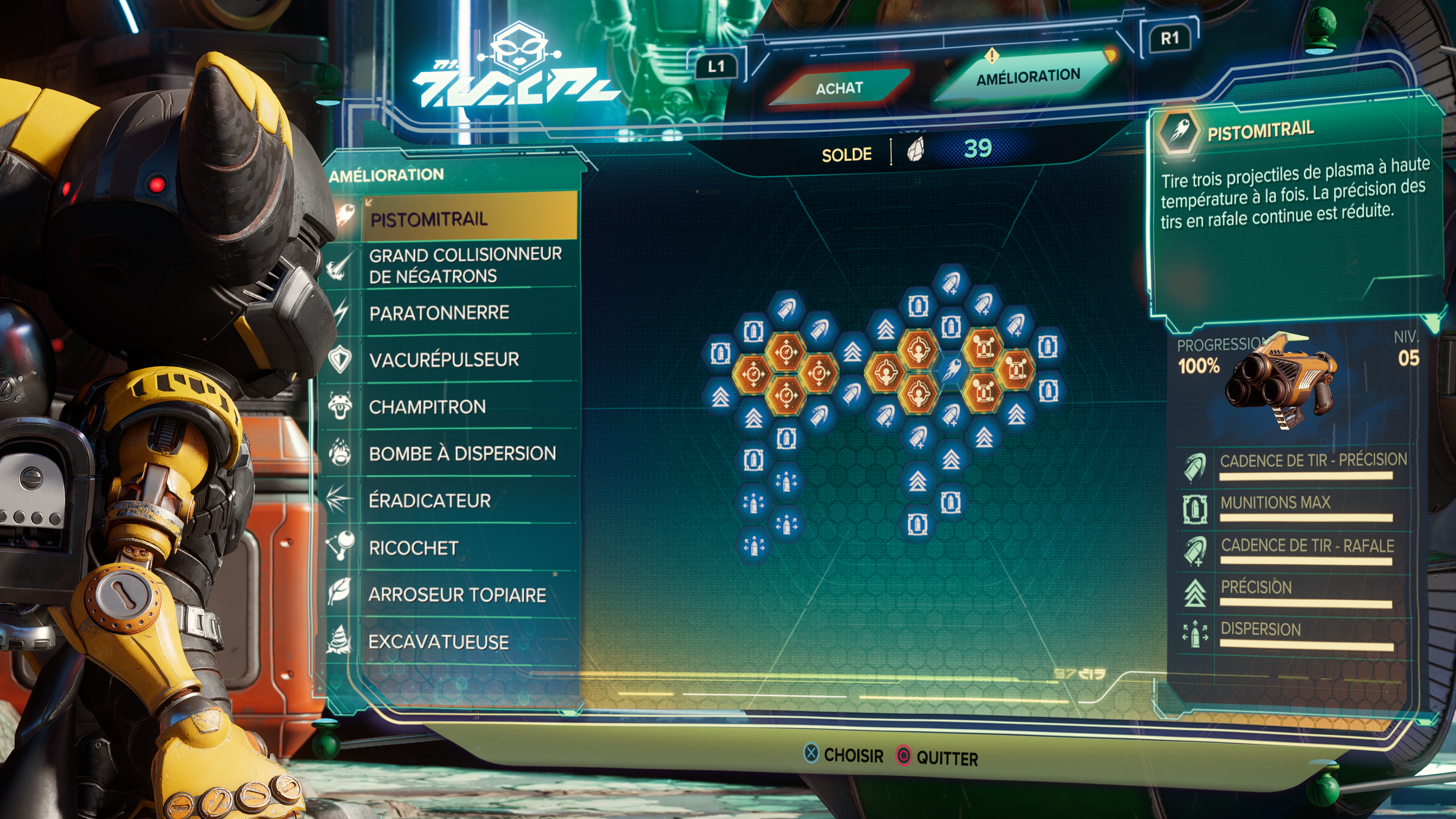
Task: Select the Arroseur Topiaire entry
Action: click(x=457, y=595)
